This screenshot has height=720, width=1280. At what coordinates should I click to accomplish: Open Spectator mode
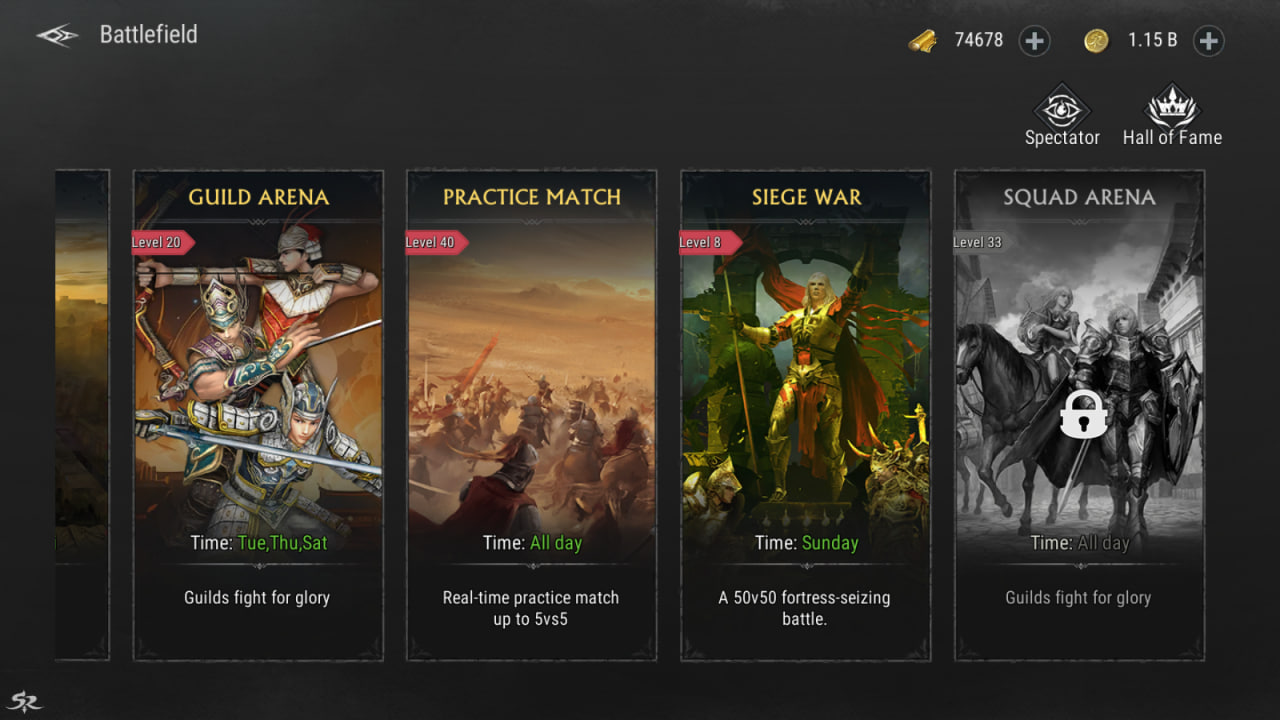pyautogui.click(x=1061, y=116)
